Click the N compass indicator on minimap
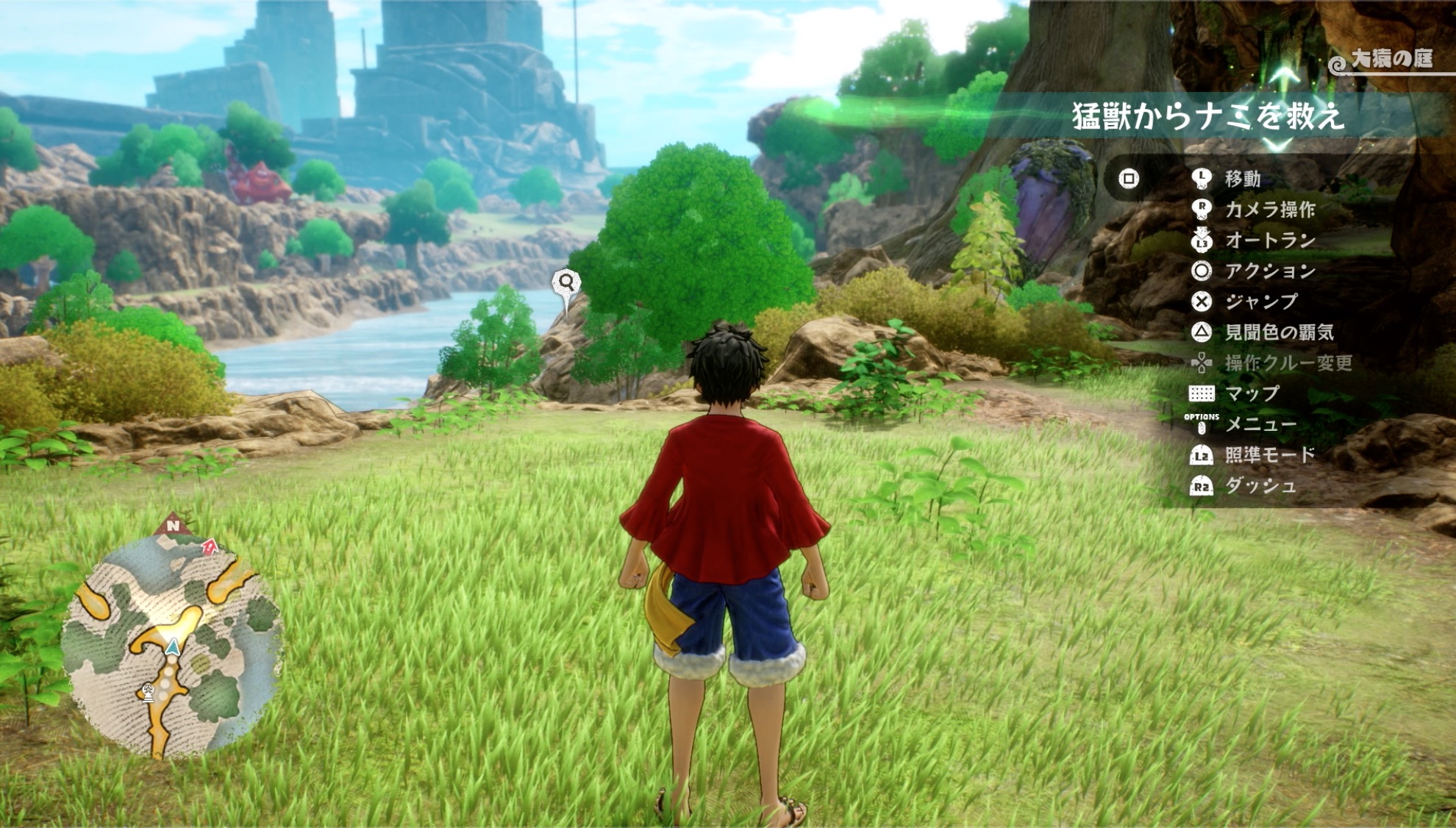The image size is (1456, 828). click(x=173, y=525)
